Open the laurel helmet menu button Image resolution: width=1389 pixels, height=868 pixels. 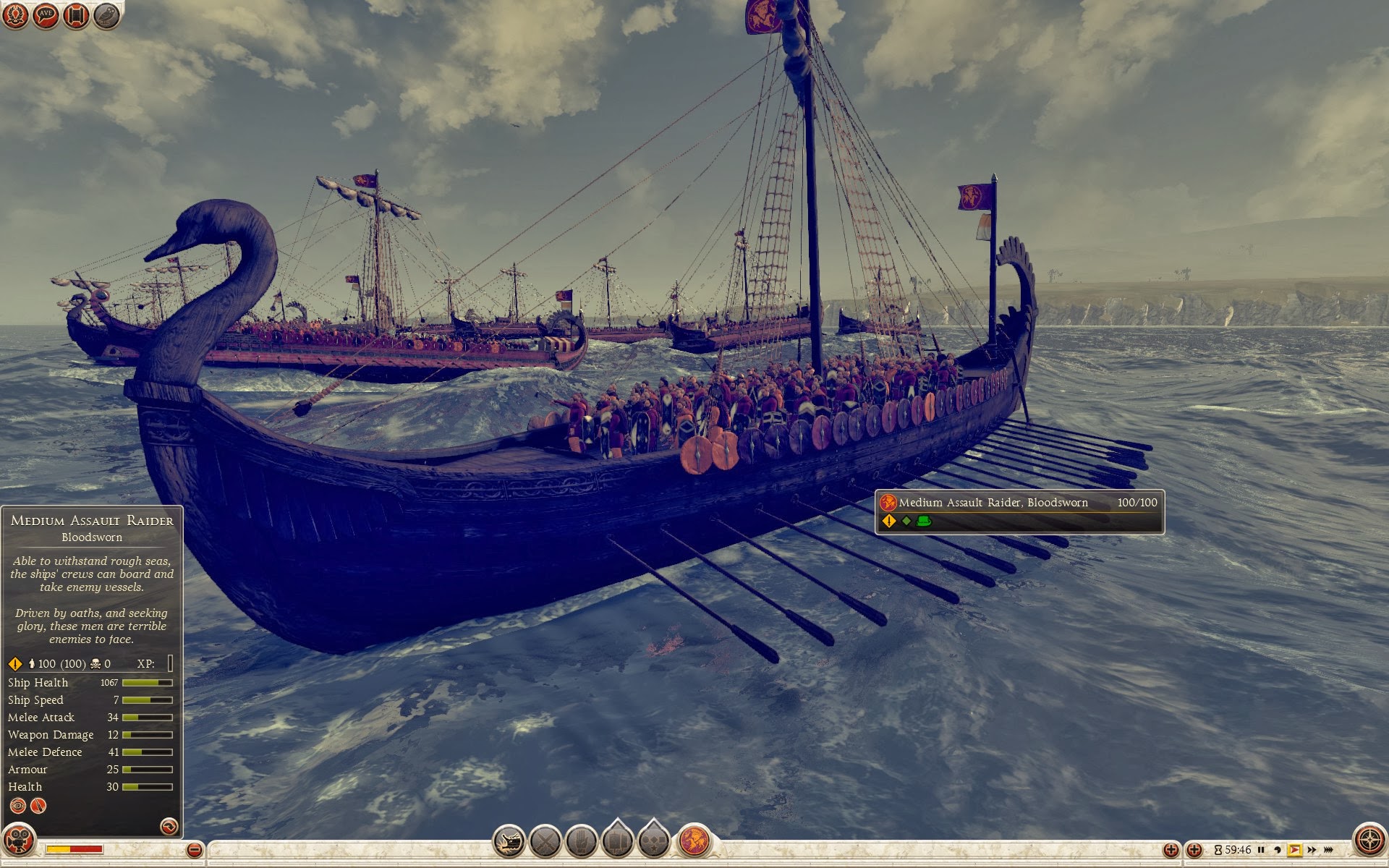tap(15, 15)
